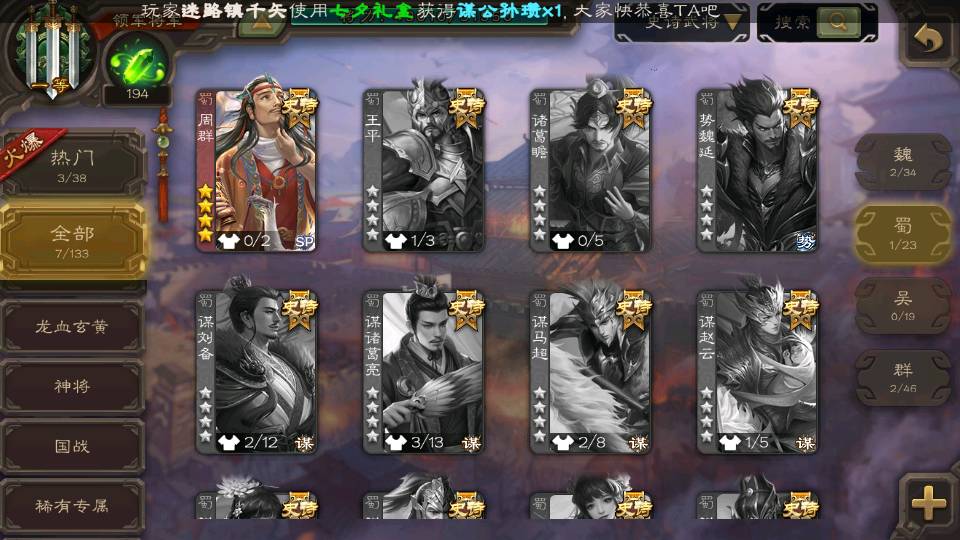Open the 诸葛瞻 hero card
The image size is (960, 540).
coord(591,170)
